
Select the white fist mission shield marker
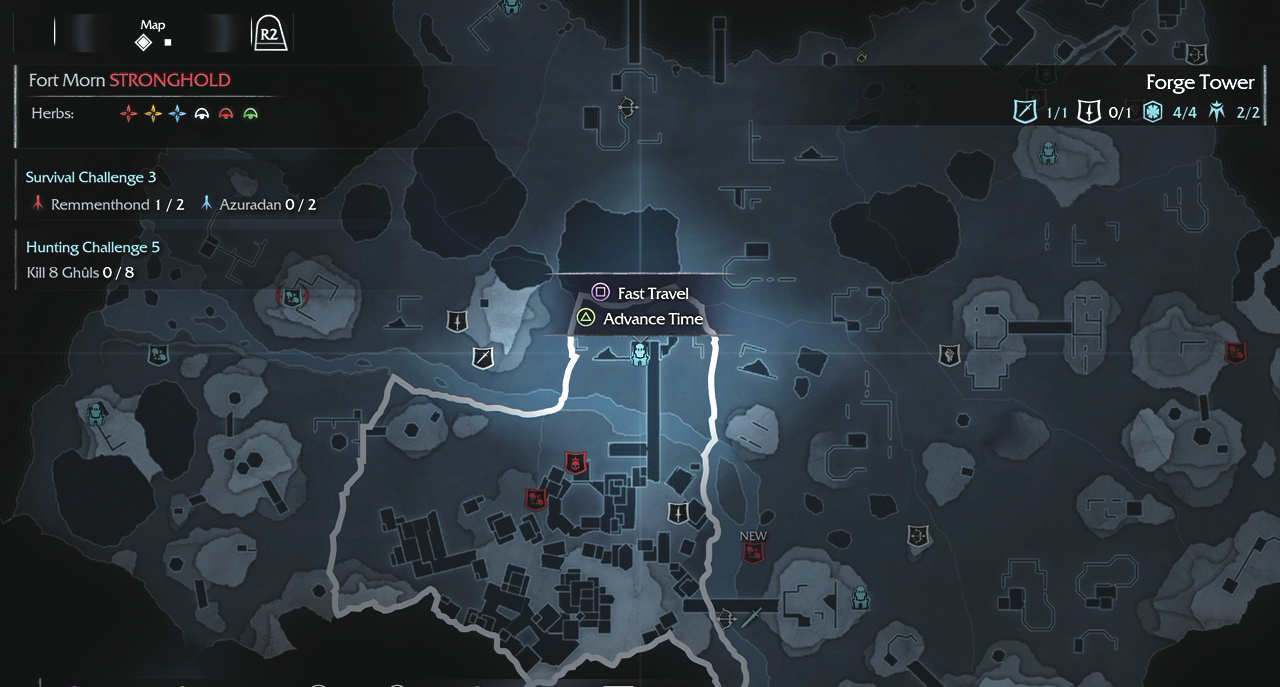coord(949,353)
